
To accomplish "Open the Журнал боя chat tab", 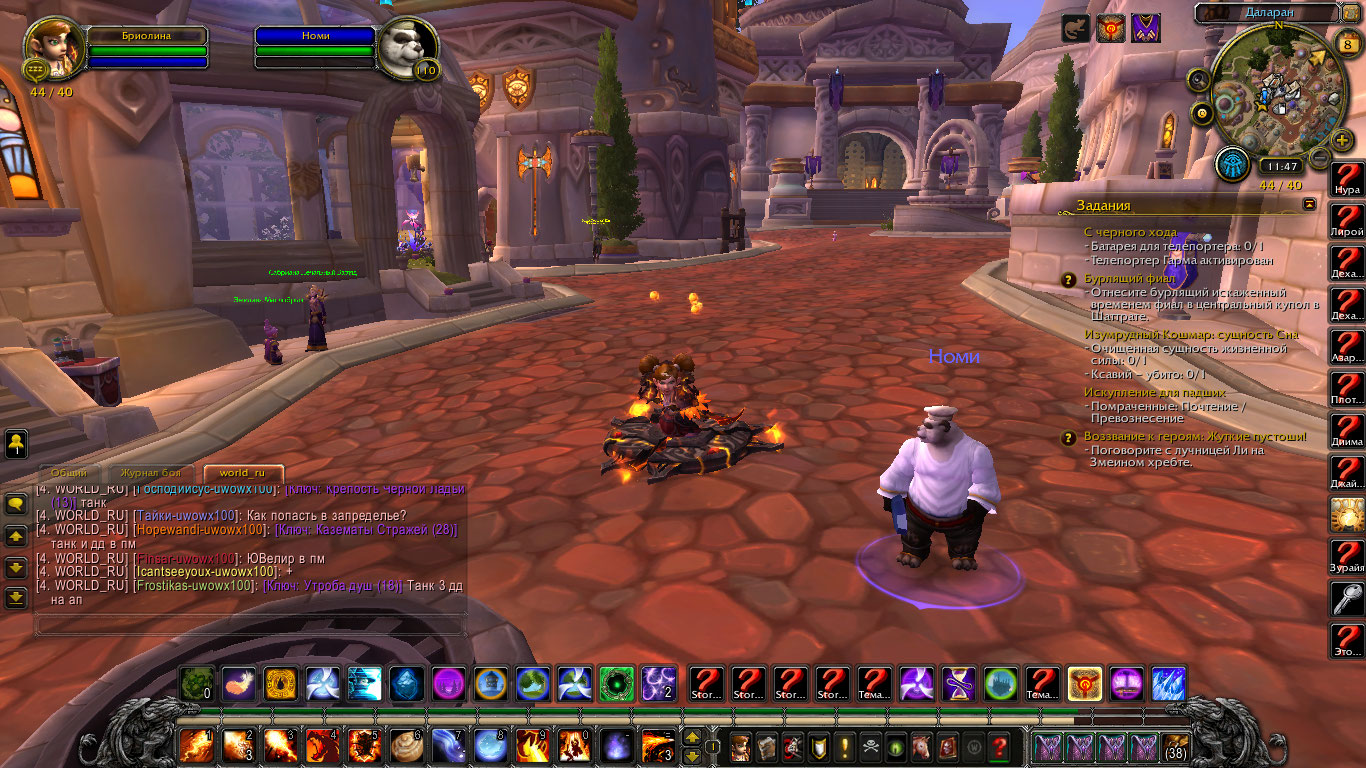I will click(x=150, y=472).
